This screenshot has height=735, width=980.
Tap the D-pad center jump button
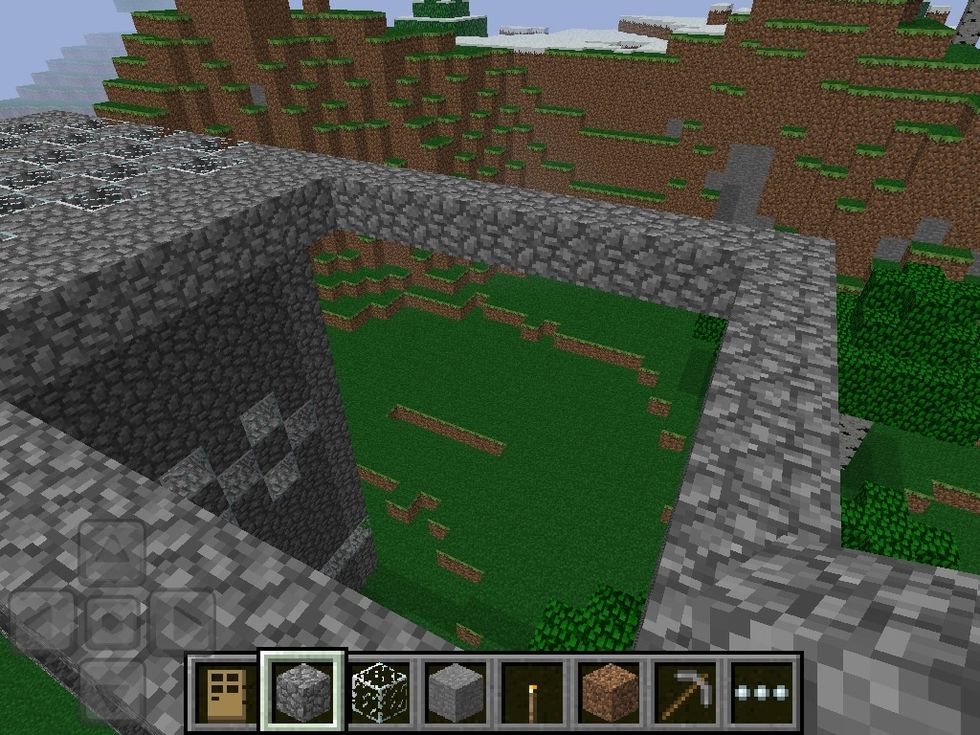(x=113, y=622)
